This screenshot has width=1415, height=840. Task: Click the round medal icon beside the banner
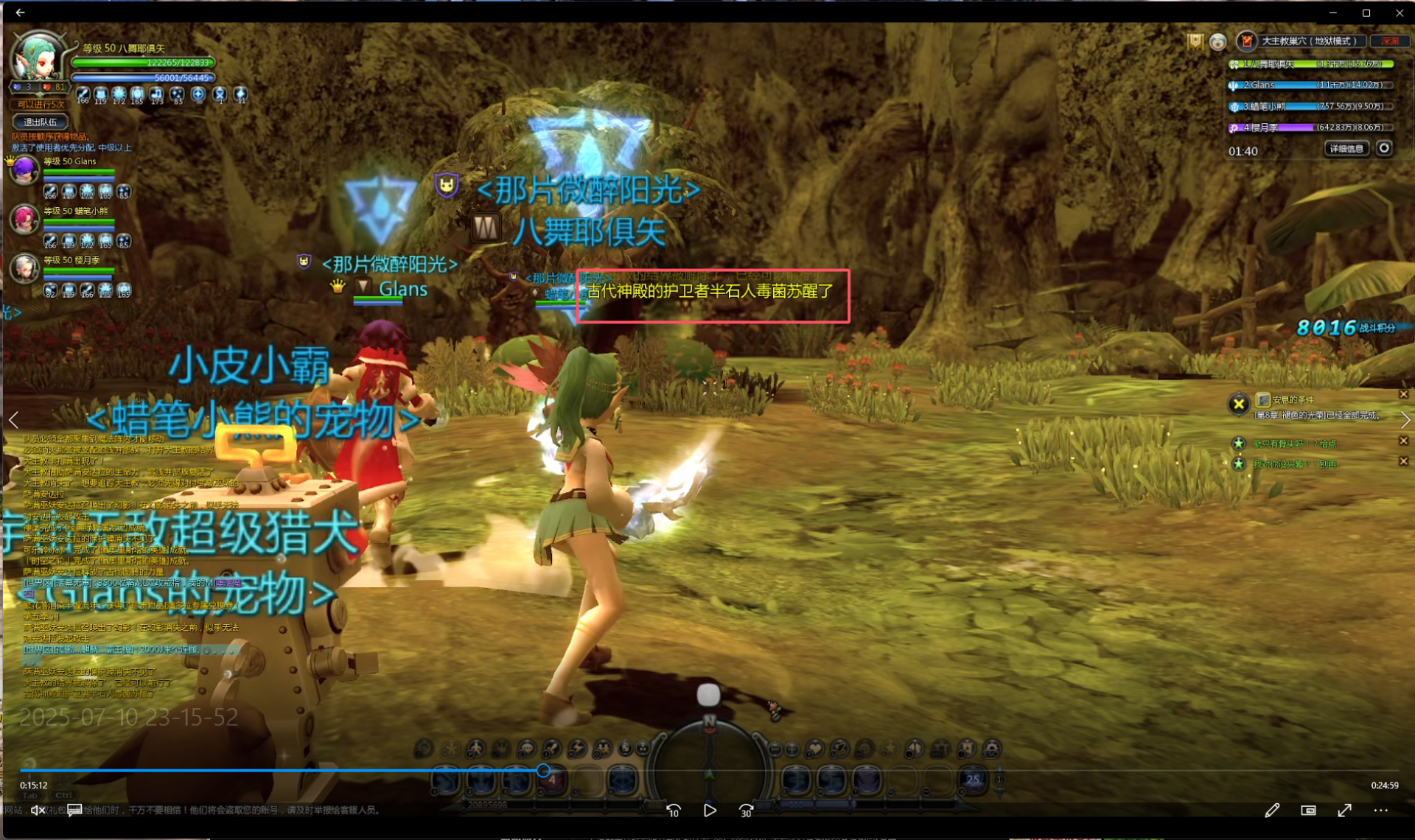coord(1217,42)
